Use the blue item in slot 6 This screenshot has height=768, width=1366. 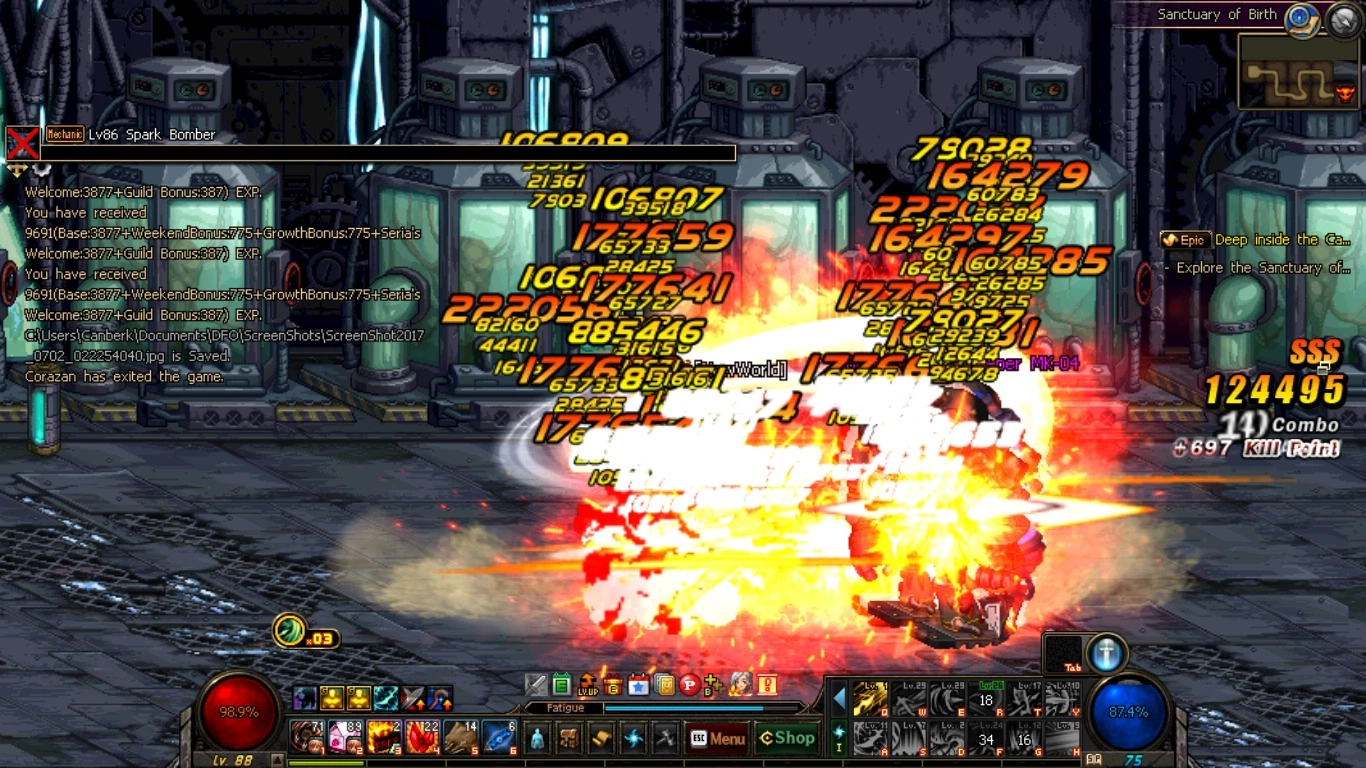499,737
